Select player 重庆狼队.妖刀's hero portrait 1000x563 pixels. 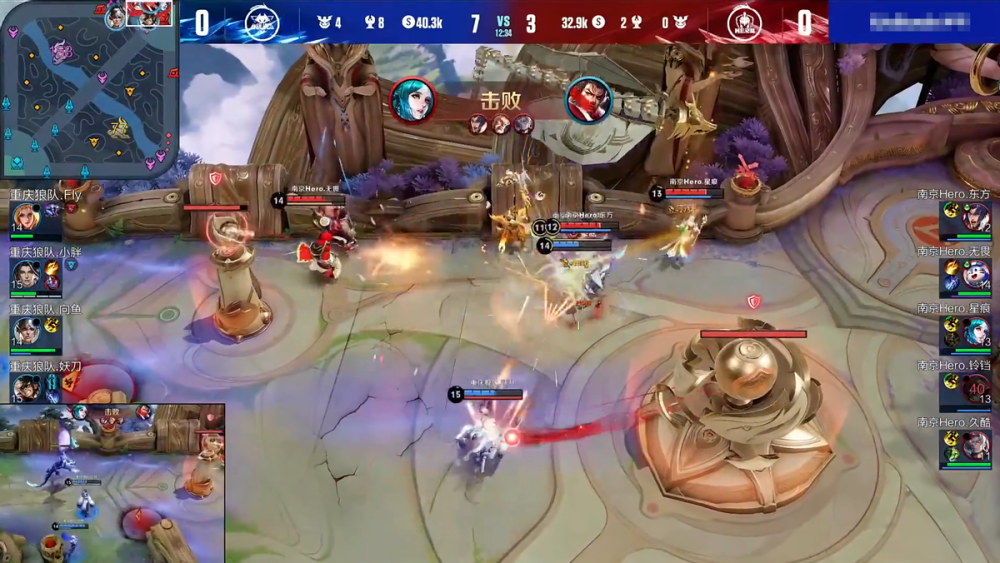tap(26, 388)
